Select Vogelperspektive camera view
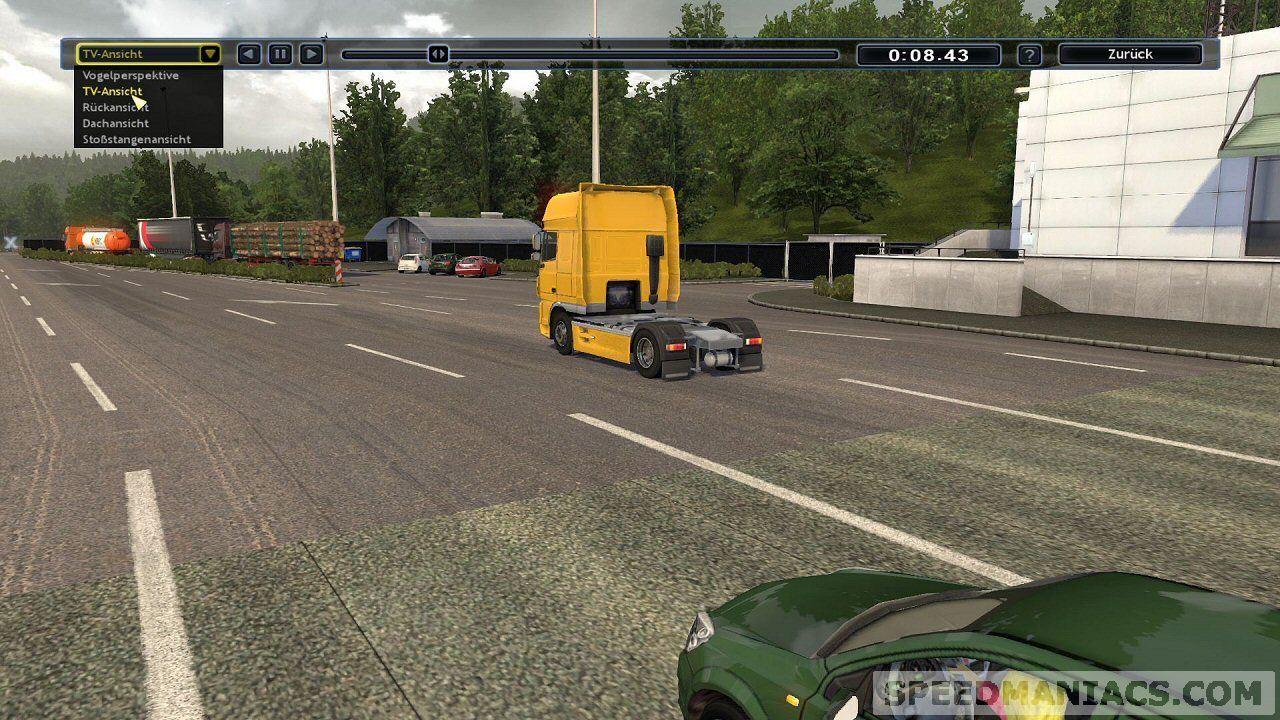 coord(131,76)
